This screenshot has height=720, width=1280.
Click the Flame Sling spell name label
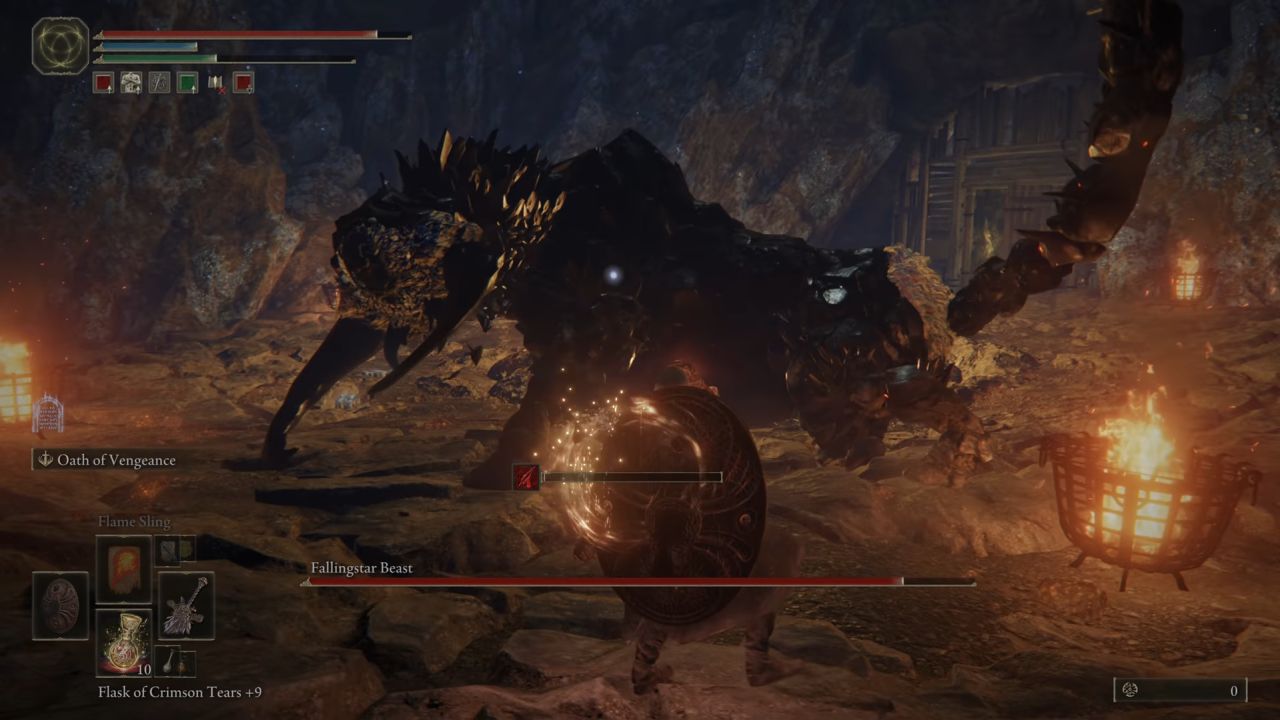tap(134, 521)
